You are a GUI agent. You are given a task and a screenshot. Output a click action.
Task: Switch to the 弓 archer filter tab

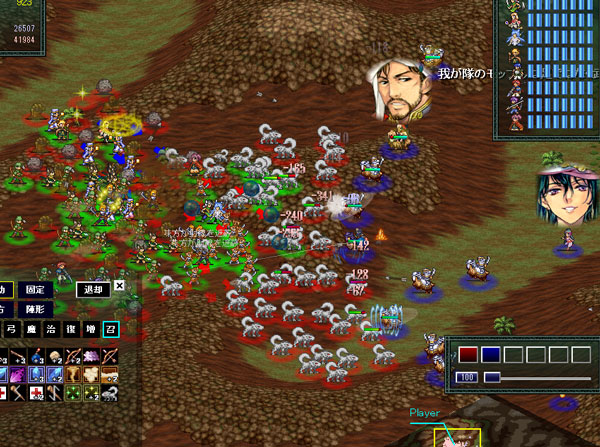(12, 327)
